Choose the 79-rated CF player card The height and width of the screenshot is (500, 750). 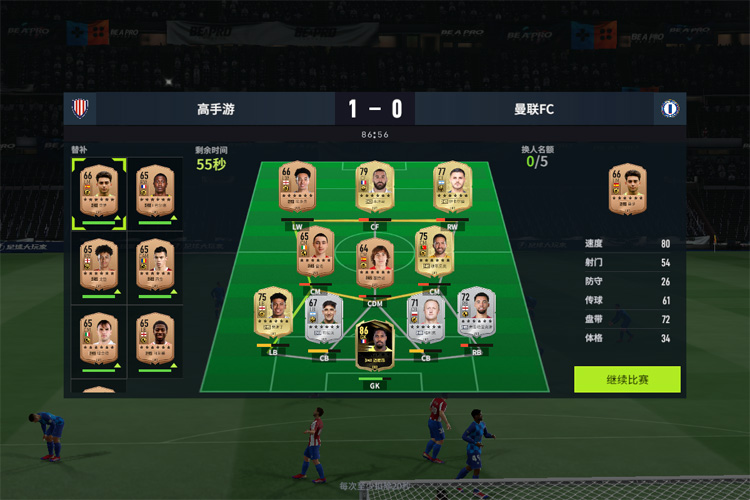[375, 188]
